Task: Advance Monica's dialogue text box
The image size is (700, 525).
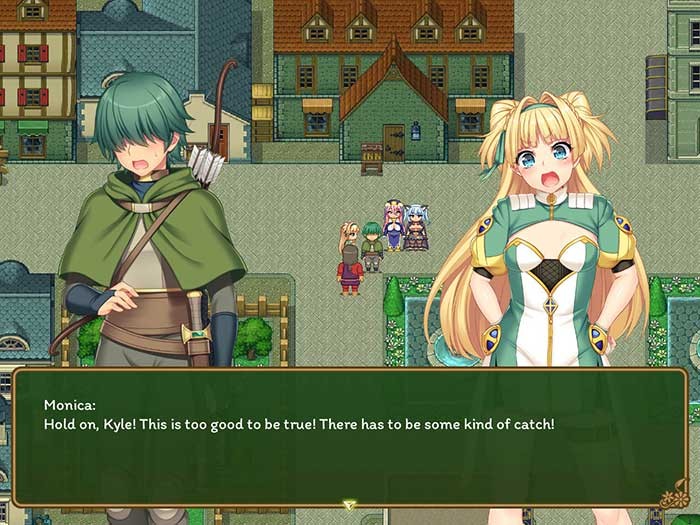Action: click(349, 438)
